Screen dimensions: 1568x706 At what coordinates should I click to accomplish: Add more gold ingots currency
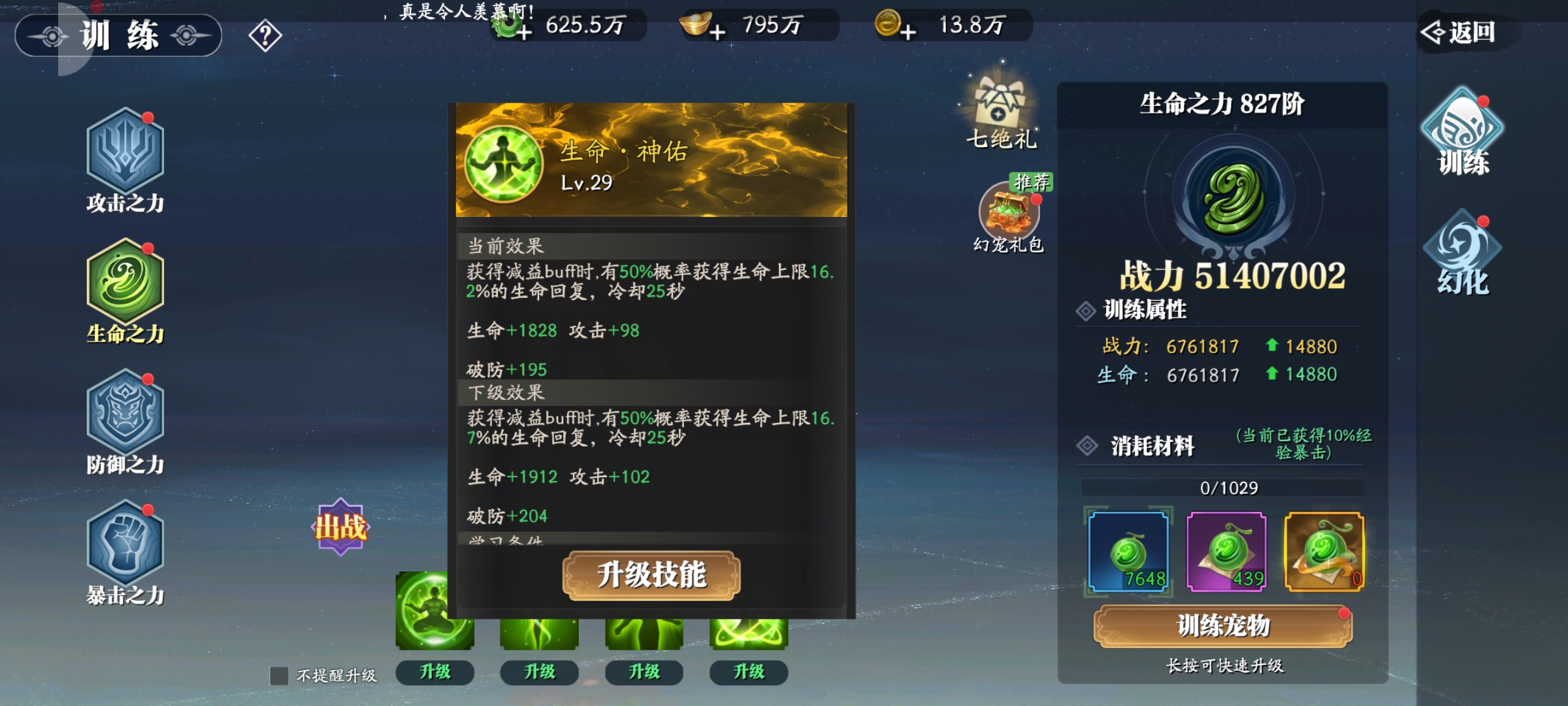coord(717,31)
